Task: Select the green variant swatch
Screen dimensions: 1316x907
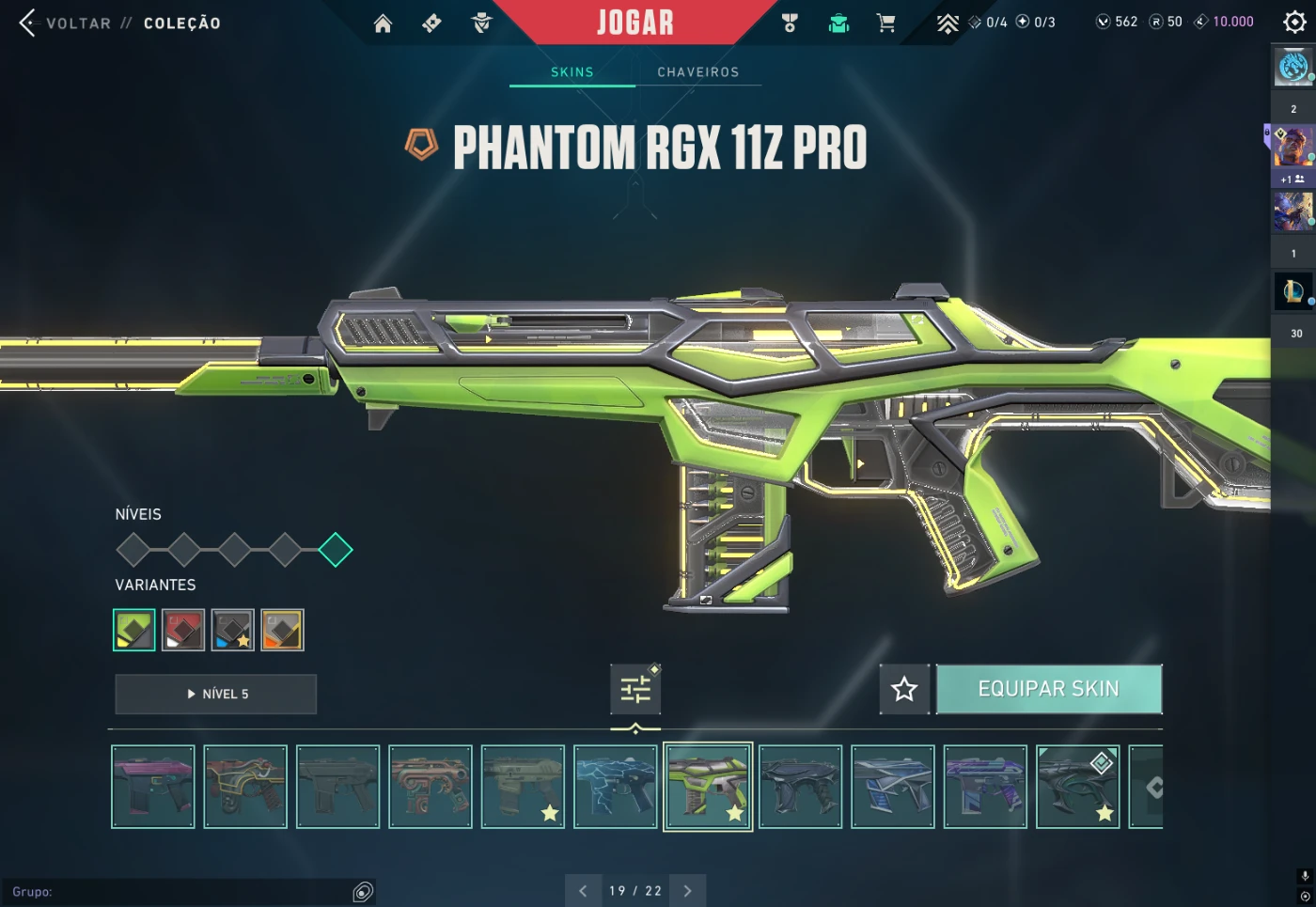Action: 134,630
